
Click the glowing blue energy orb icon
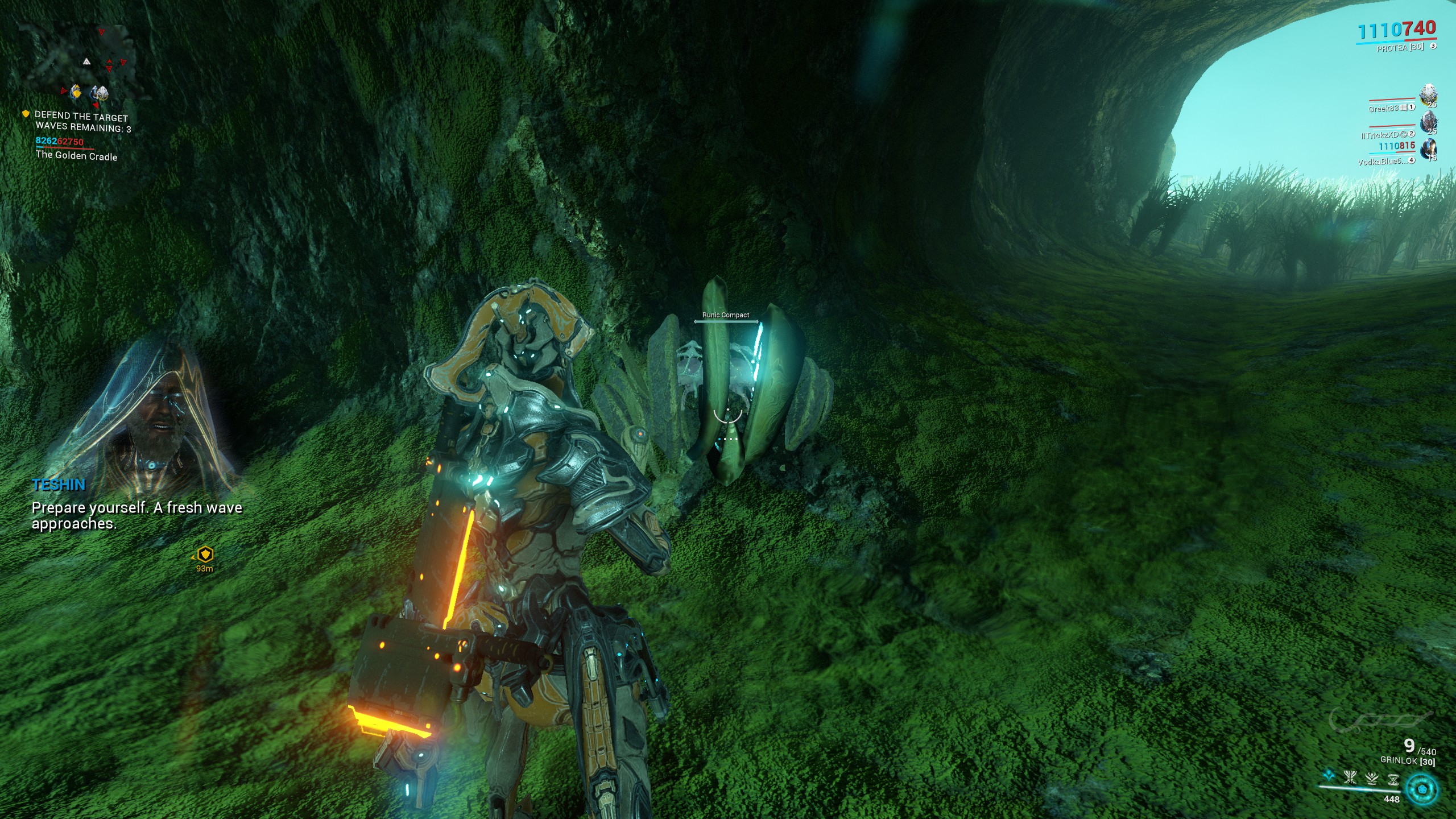[1422, 789]
